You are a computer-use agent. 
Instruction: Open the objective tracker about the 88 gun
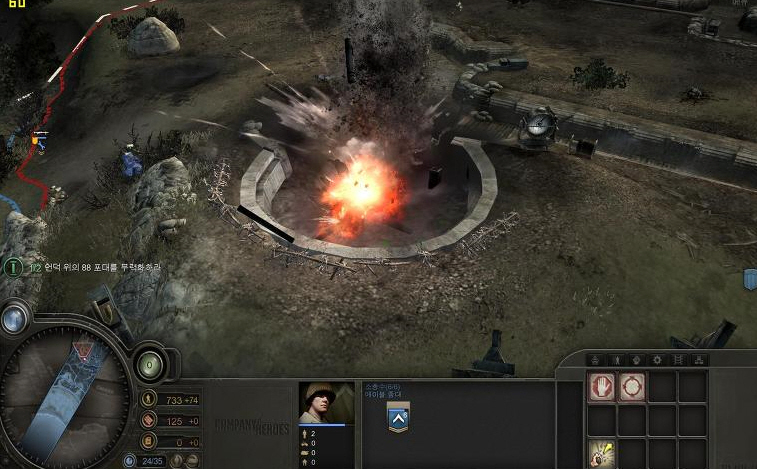[x=14, y=267]
